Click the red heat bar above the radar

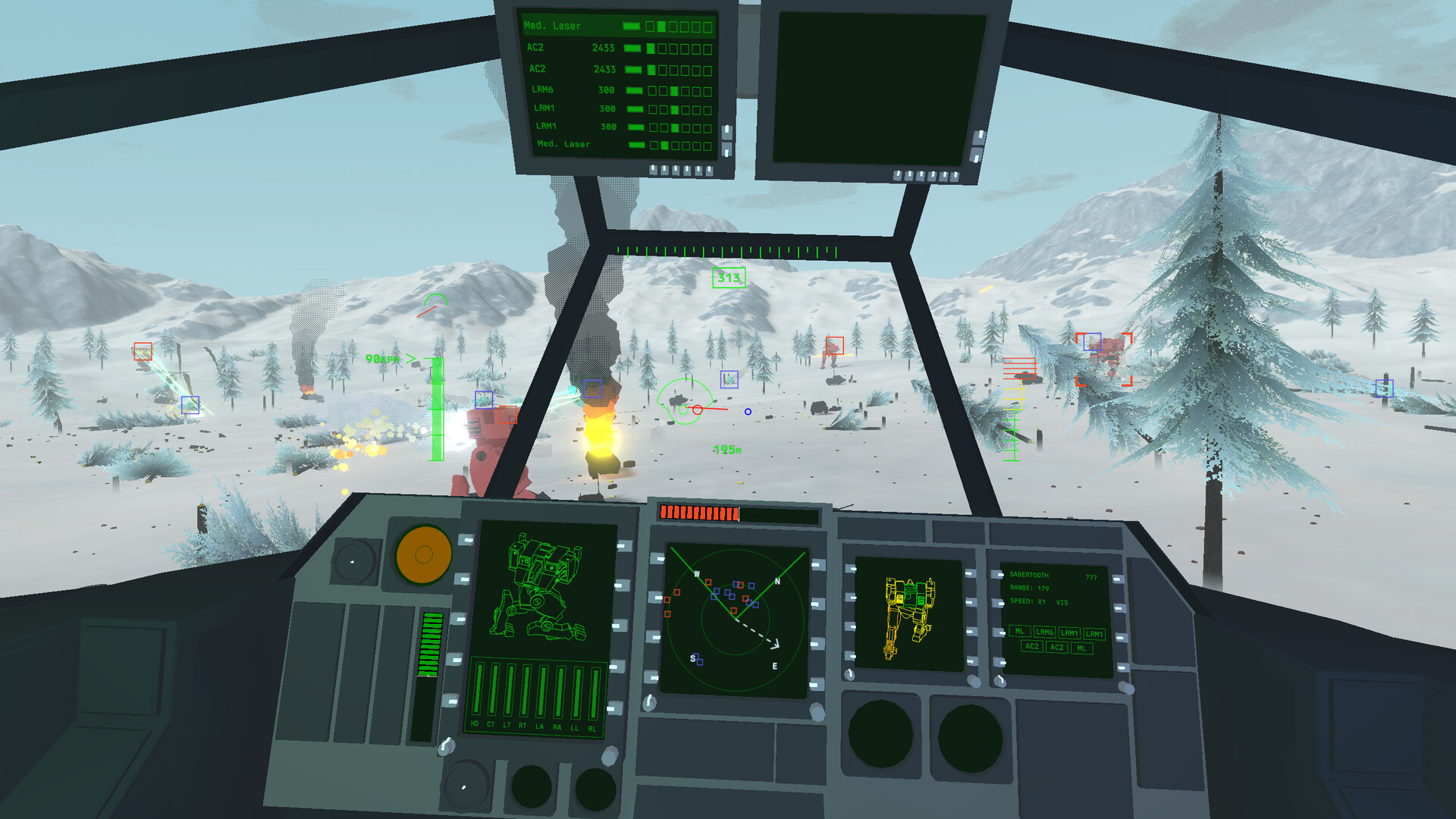pos(698,513)
